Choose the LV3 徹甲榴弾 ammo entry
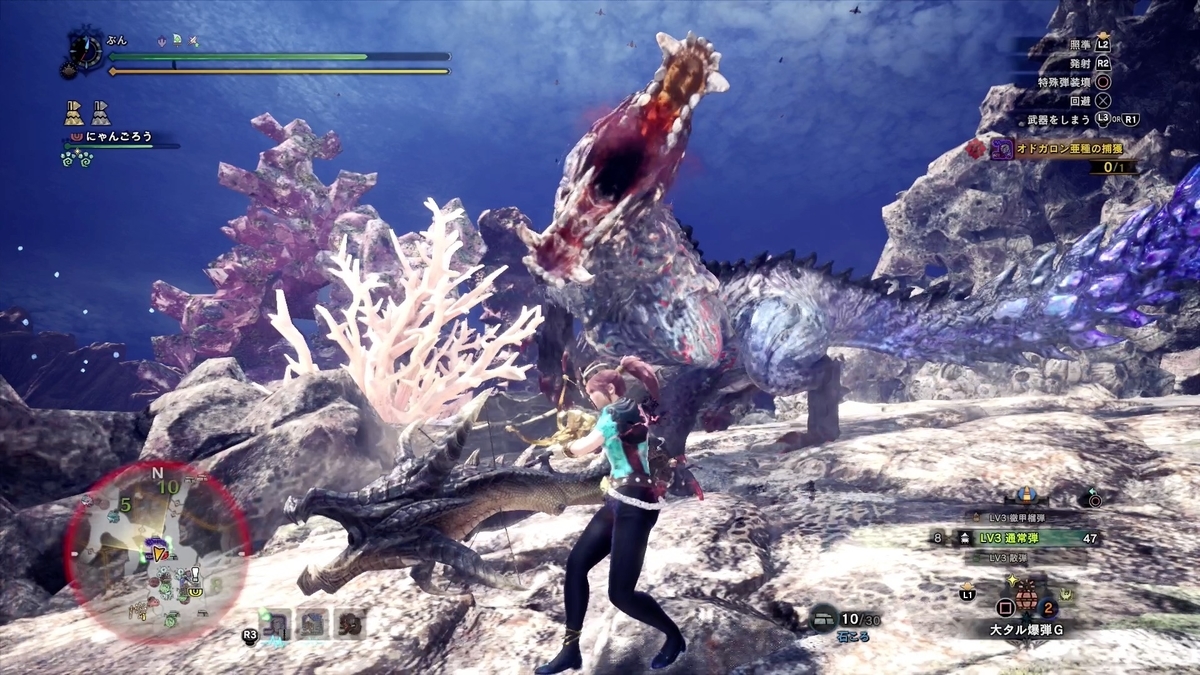Image resolution: width=1200 pixels, height=675 pixels. tap(1012, 517)
